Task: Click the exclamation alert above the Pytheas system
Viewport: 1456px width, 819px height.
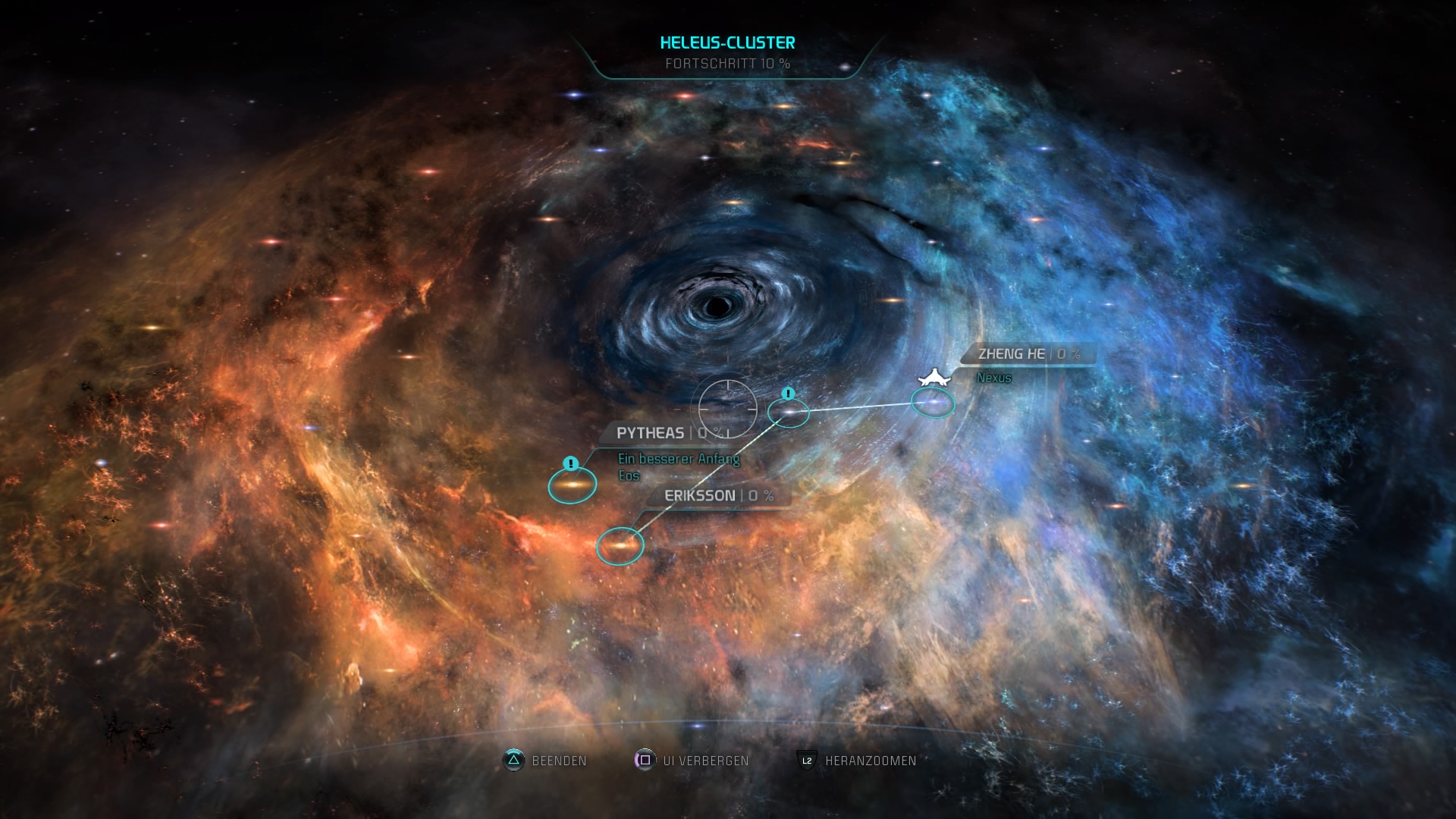Action: pyautogui.click(x=570, y=463)
